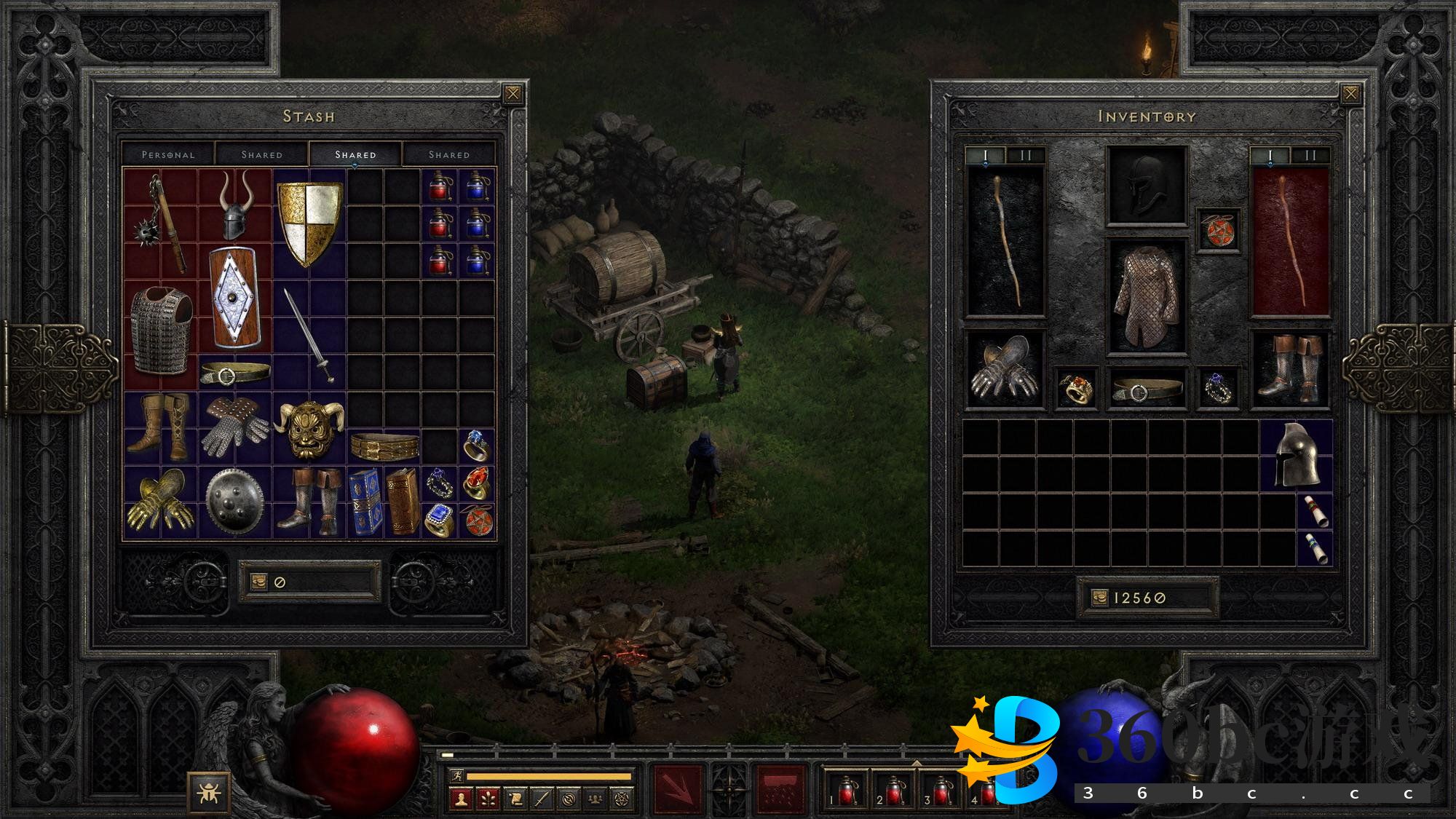Switch to the Personal stash tab
This screenshot has width=1456, height=819.
(168, 154)
